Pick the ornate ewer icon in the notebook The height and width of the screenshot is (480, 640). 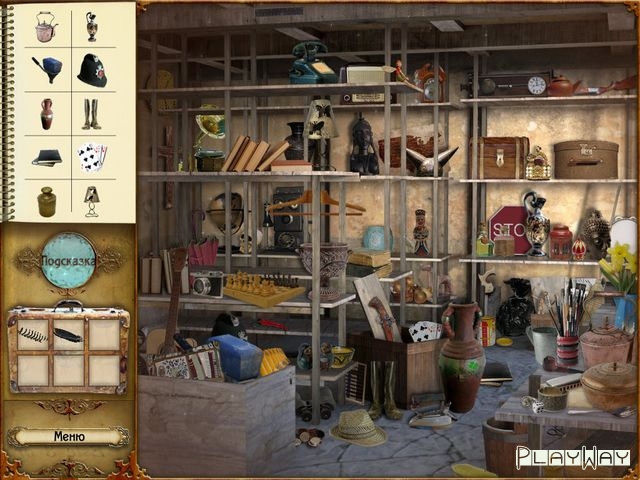pyautogui.click(x=92, y=27)
